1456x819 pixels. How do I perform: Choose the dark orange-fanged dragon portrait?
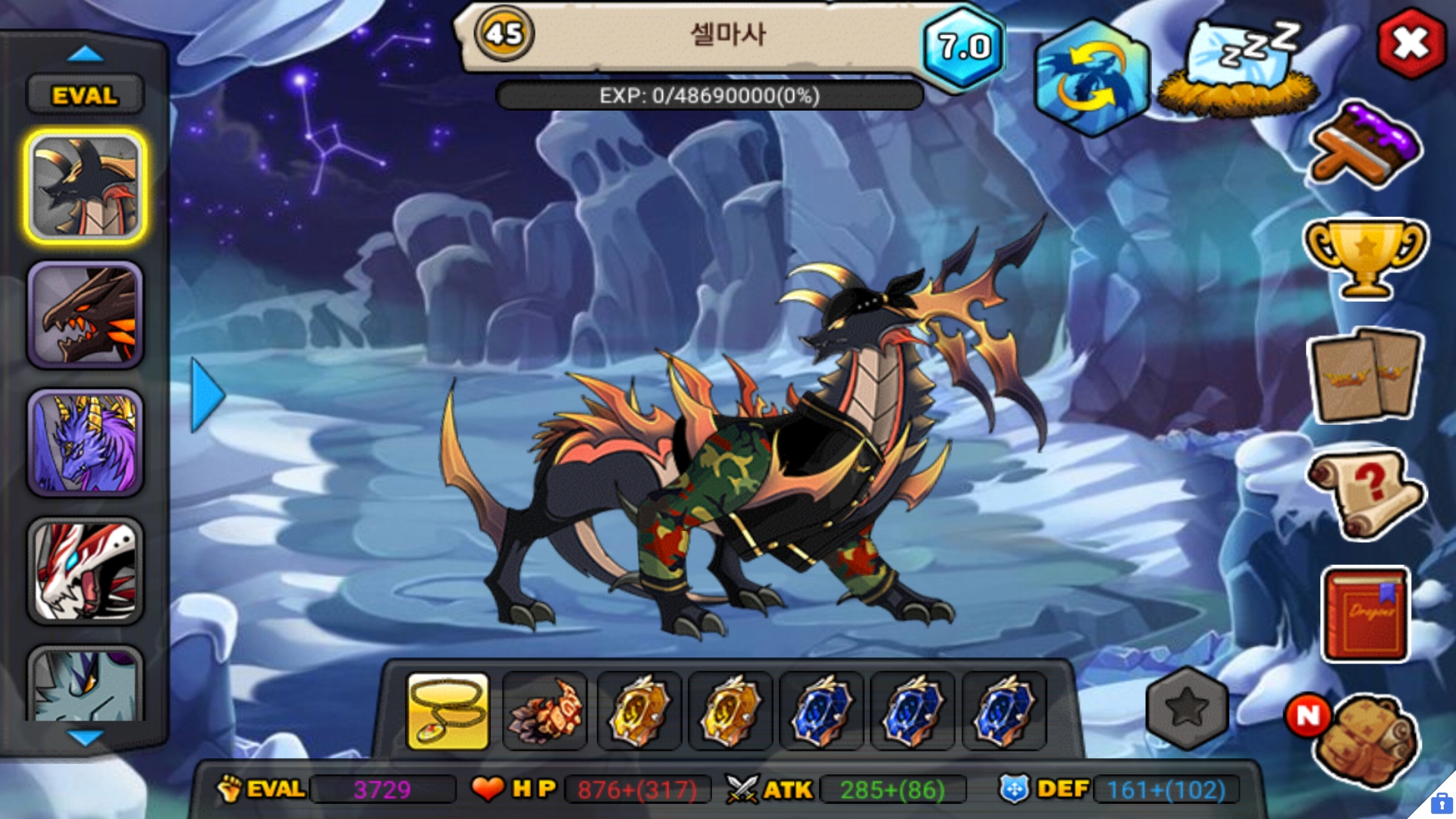pos(85,315)
